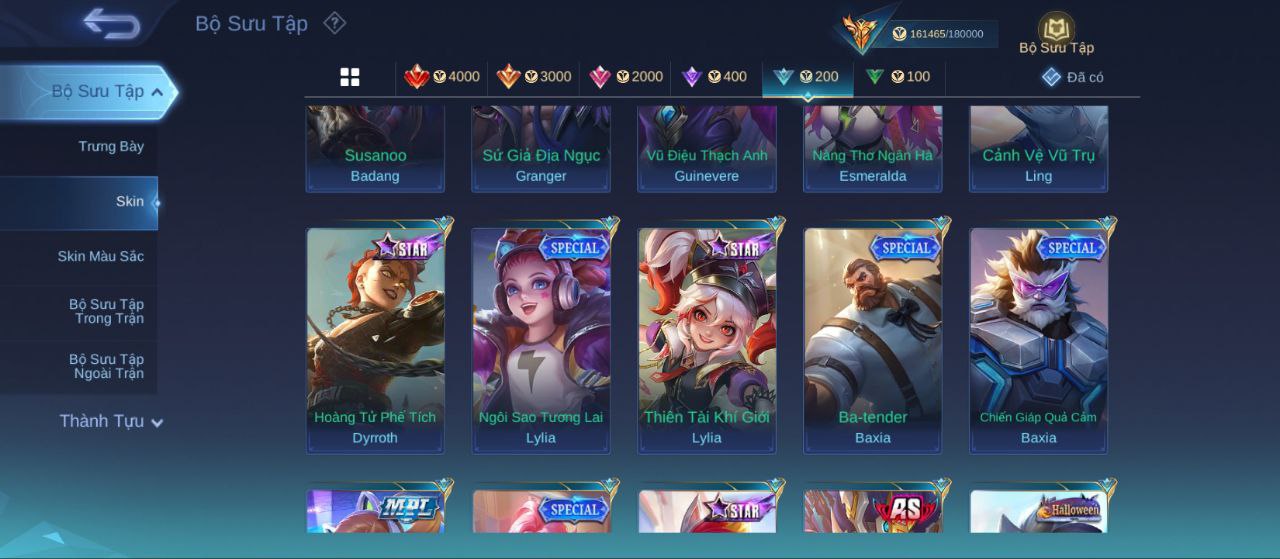Open the collection help question mark
The height and width of the screenshot is (559, 1280).
[x=334, y=23]
